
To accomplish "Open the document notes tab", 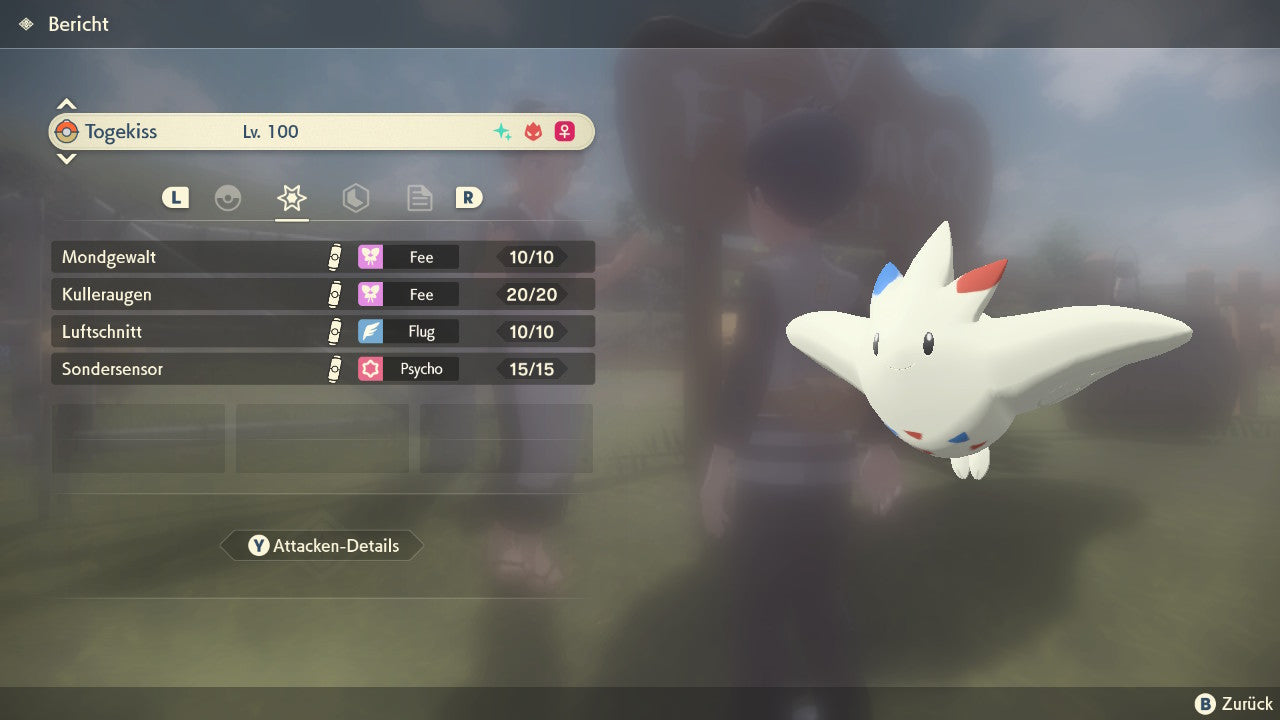I will (x=419, y=198).
